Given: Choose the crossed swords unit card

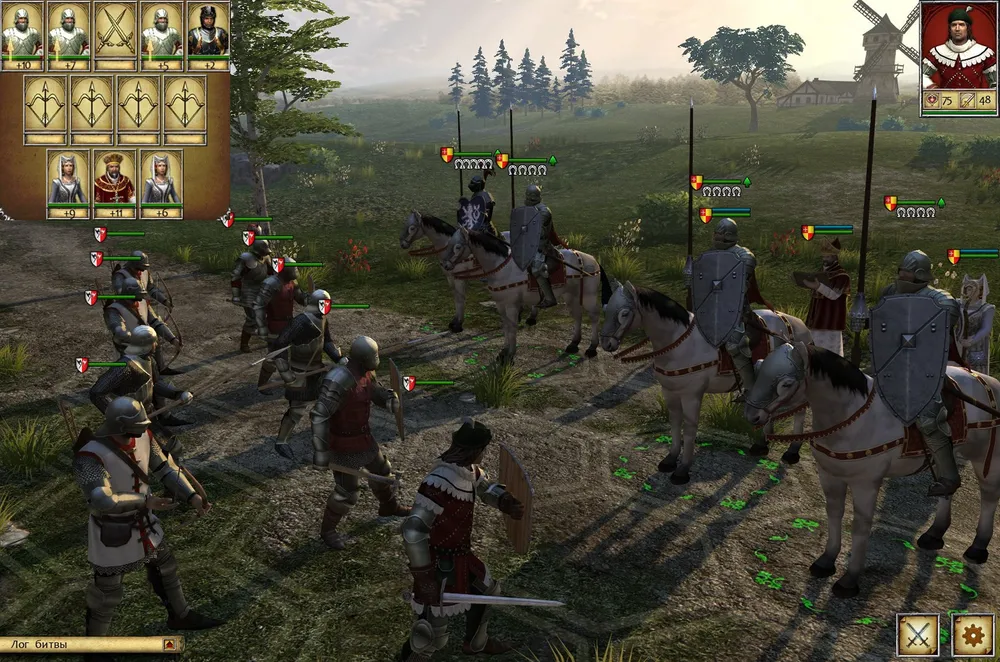Looking at the screenshot, I should [x=115, y=33].
